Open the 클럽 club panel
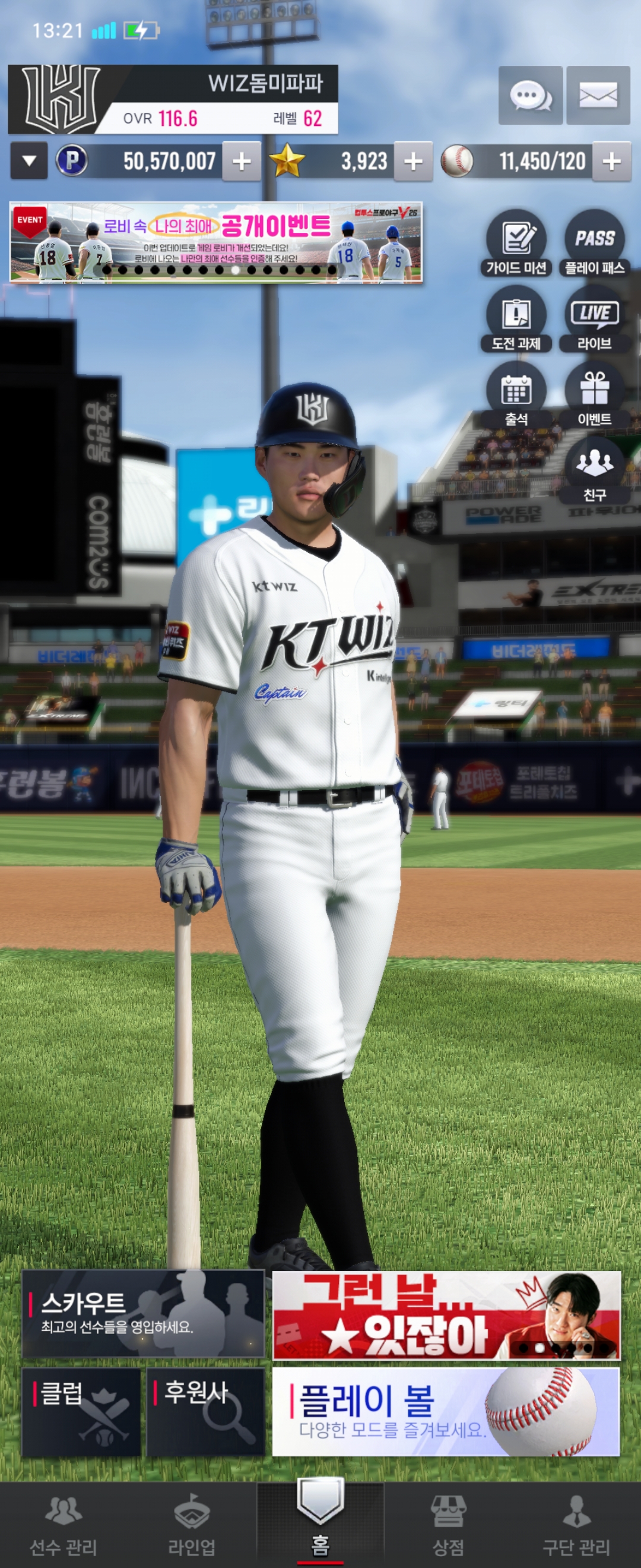This screenshot has width=641, height=1568. 81,1412
